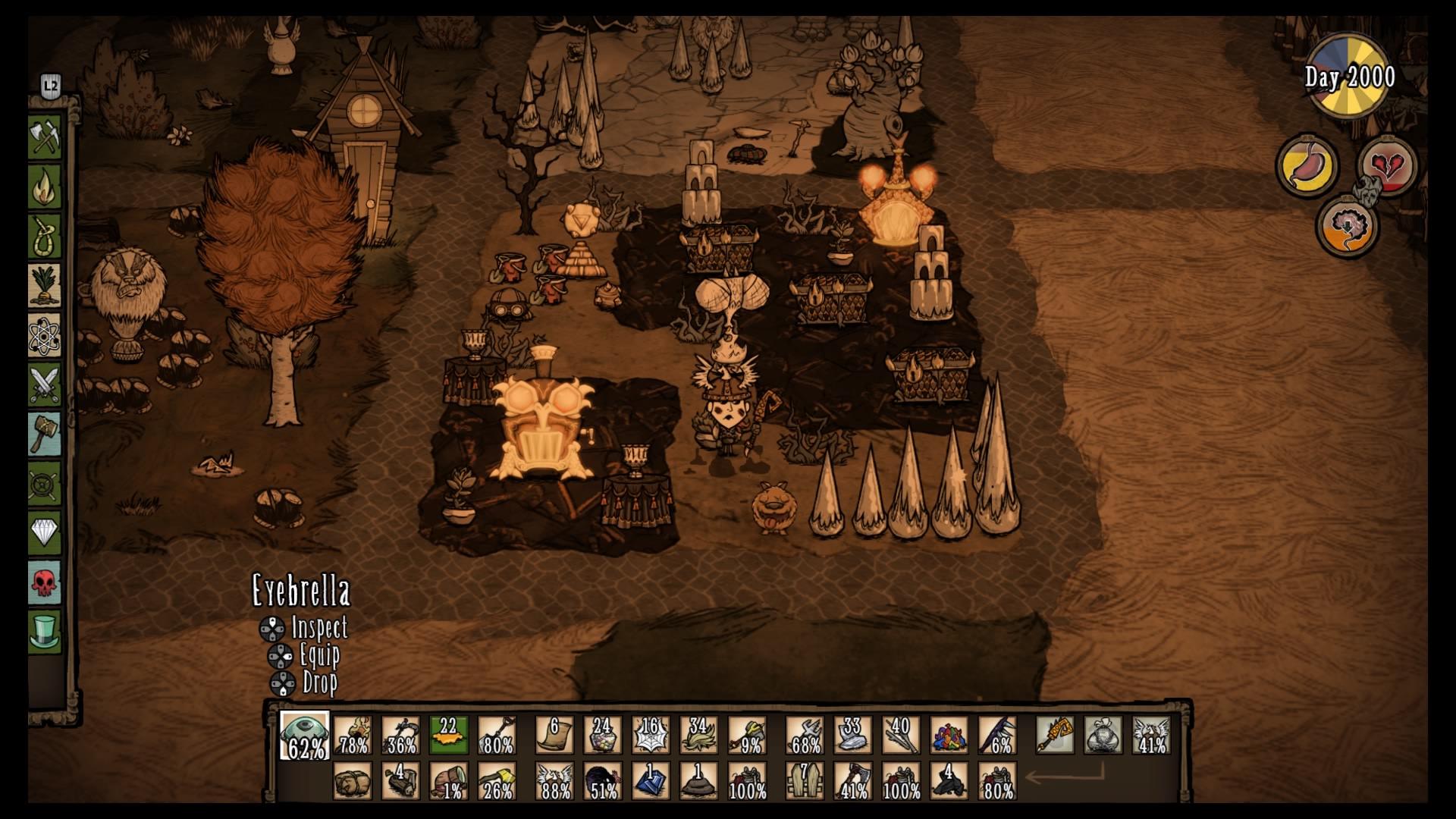Pick the golden axe slot at 26%

click(497, 781)
